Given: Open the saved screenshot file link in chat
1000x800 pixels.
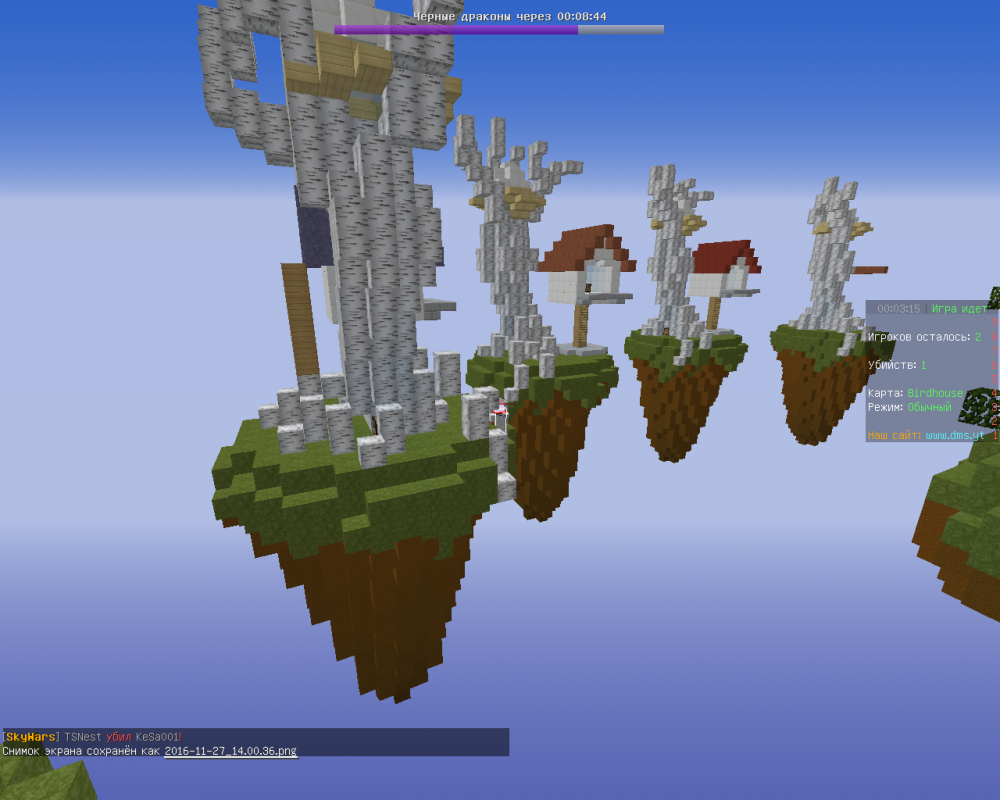Looking at the screenshot, I should pos(230,750).
